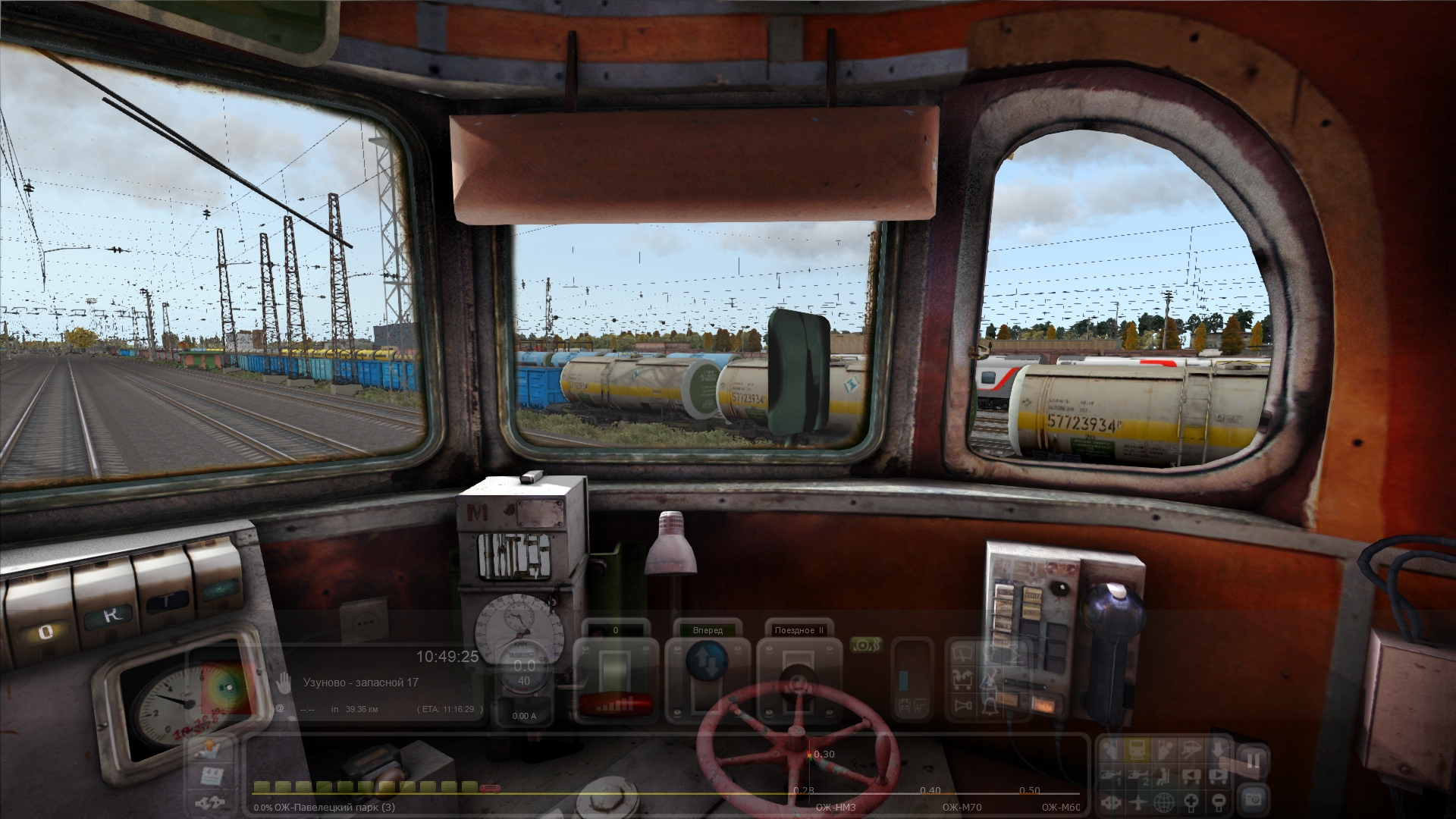
Task: Activate the free-fly airplane camera
Action: [x=1138, y=802]
